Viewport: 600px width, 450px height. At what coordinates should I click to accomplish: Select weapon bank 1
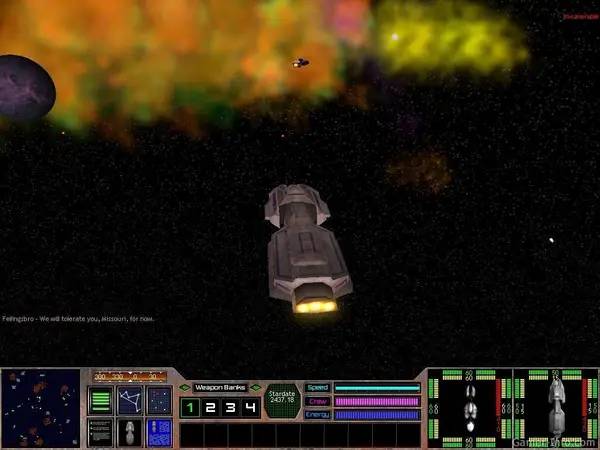tap(189, 408)
